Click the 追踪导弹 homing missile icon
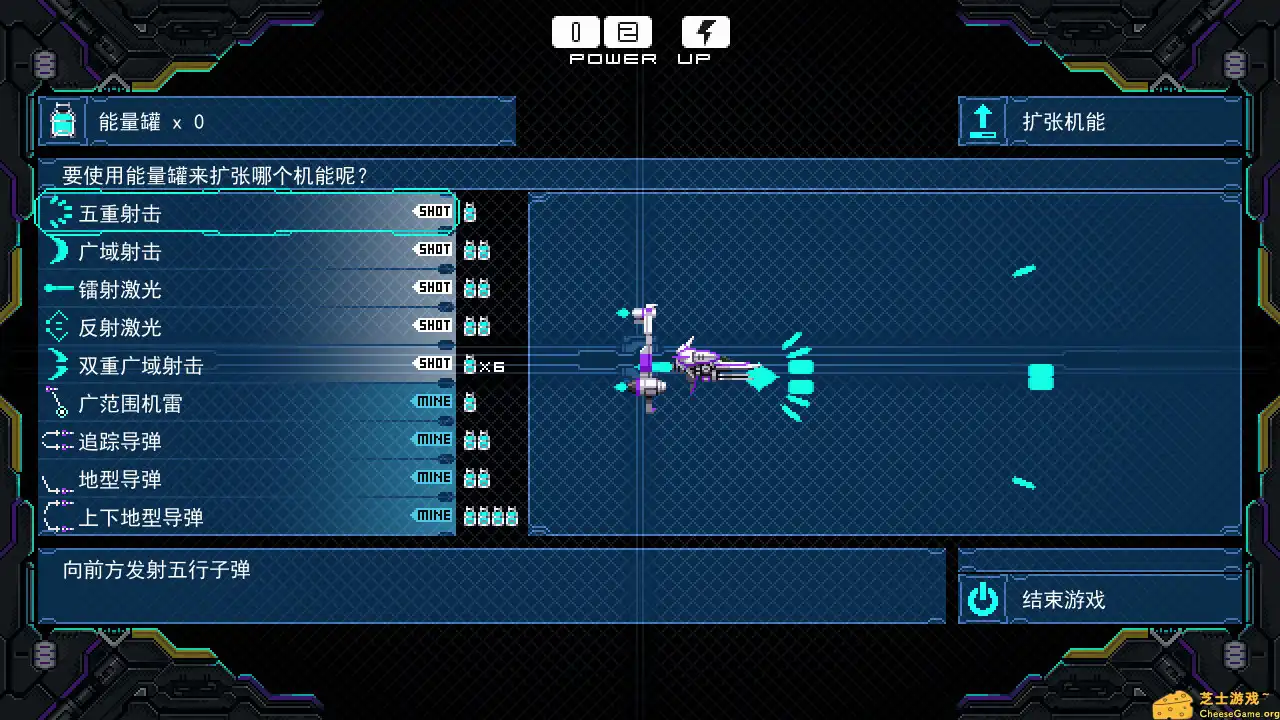Image resolution: width=1280 pixels, height=720 pixels. 57,441
